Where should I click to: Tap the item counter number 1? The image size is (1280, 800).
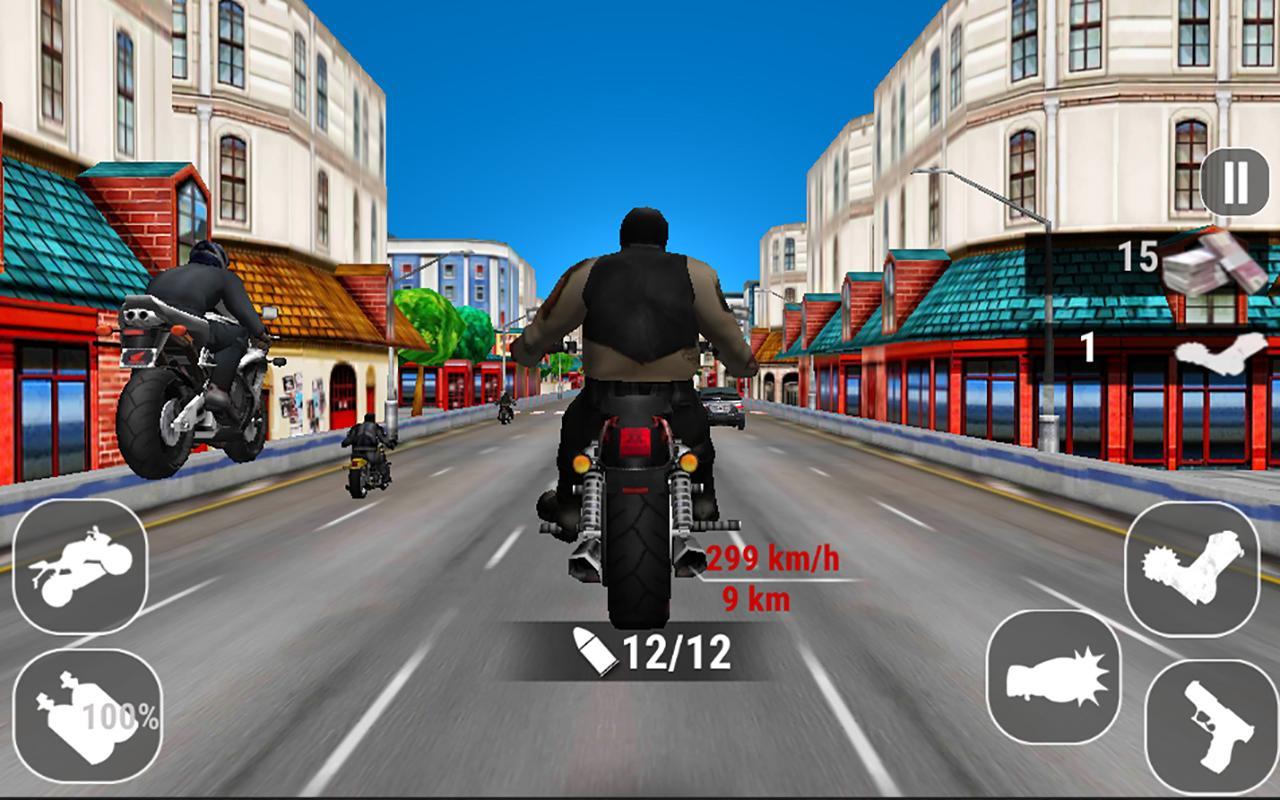tap(1085, 347)
